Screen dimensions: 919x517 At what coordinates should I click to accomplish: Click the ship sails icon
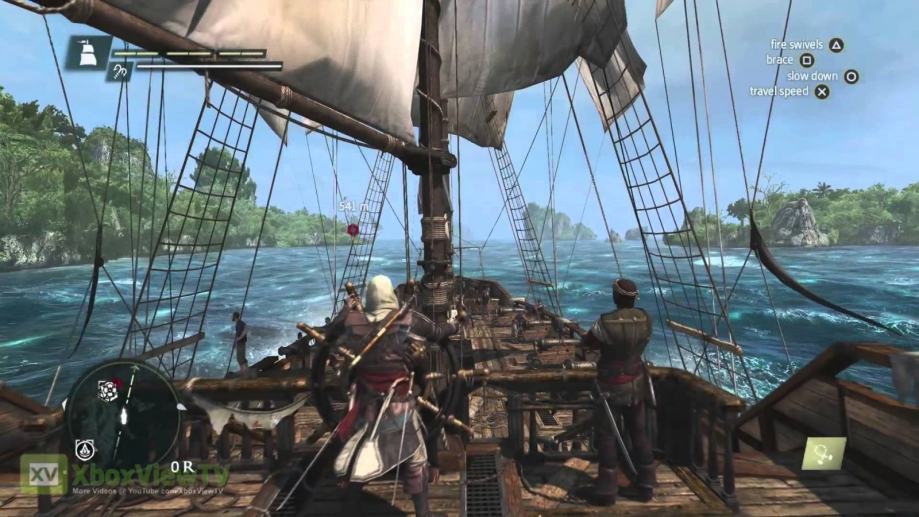[x=88, y=52]
